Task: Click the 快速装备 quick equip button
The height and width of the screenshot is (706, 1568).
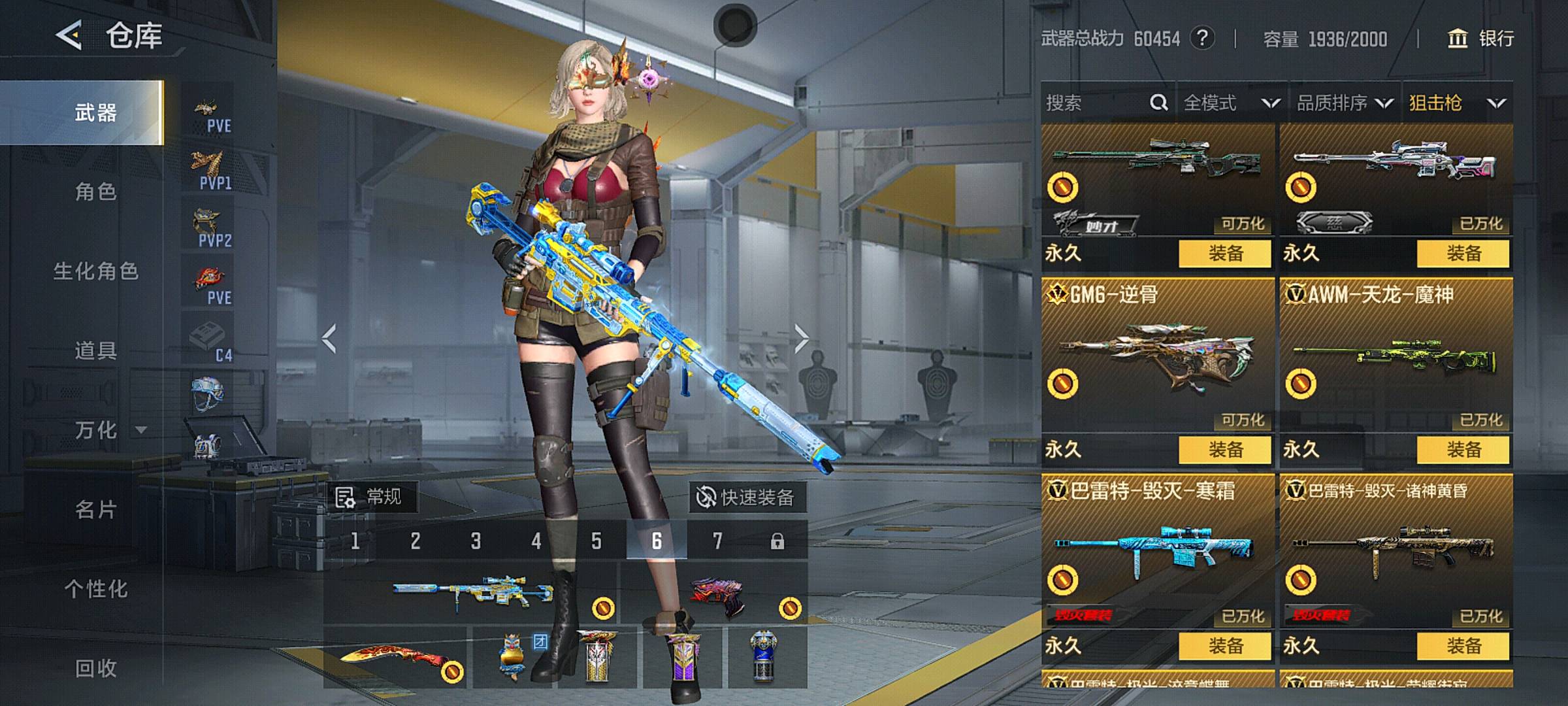Action: coord(746,497)
